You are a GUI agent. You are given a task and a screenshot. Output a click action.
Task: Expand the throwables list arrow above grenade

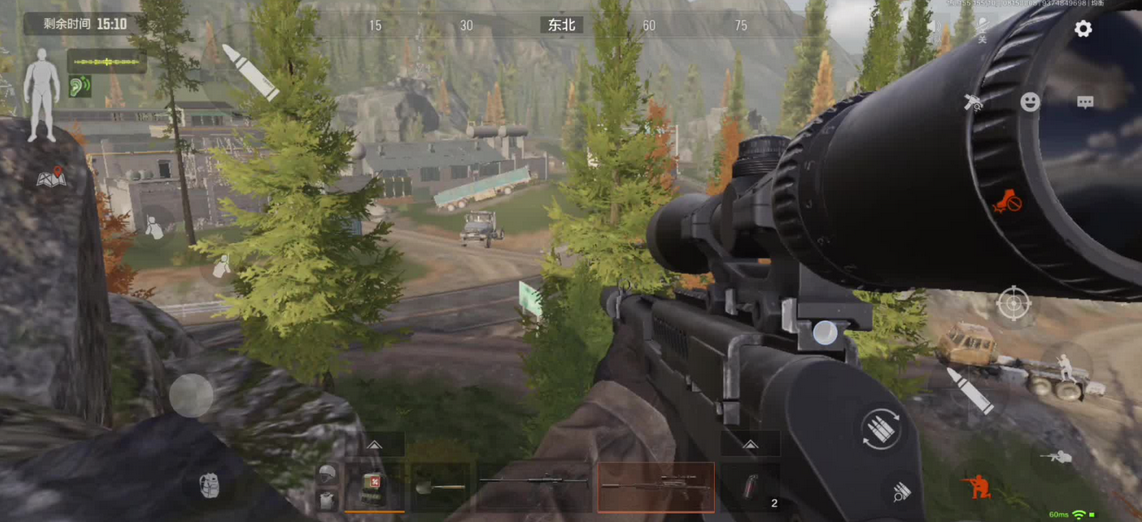point(750,445)
